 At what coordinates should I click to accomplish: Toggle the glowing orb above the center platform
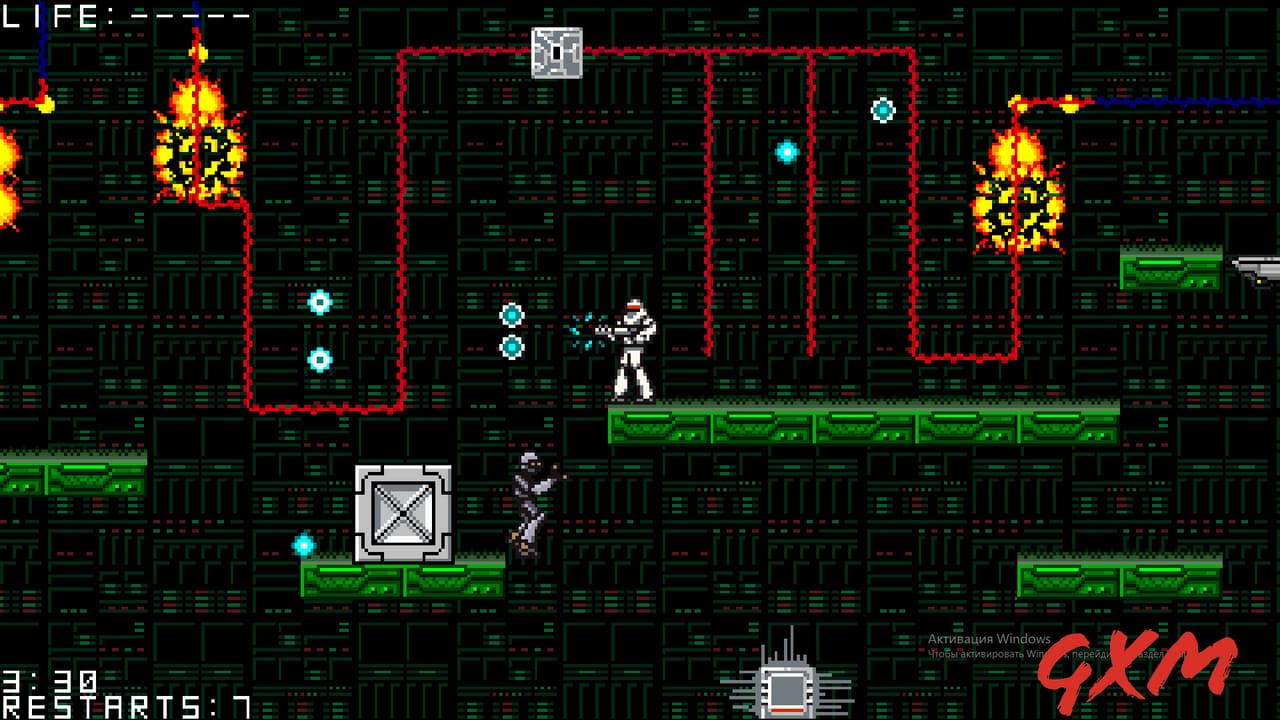[x=786, y=151]
